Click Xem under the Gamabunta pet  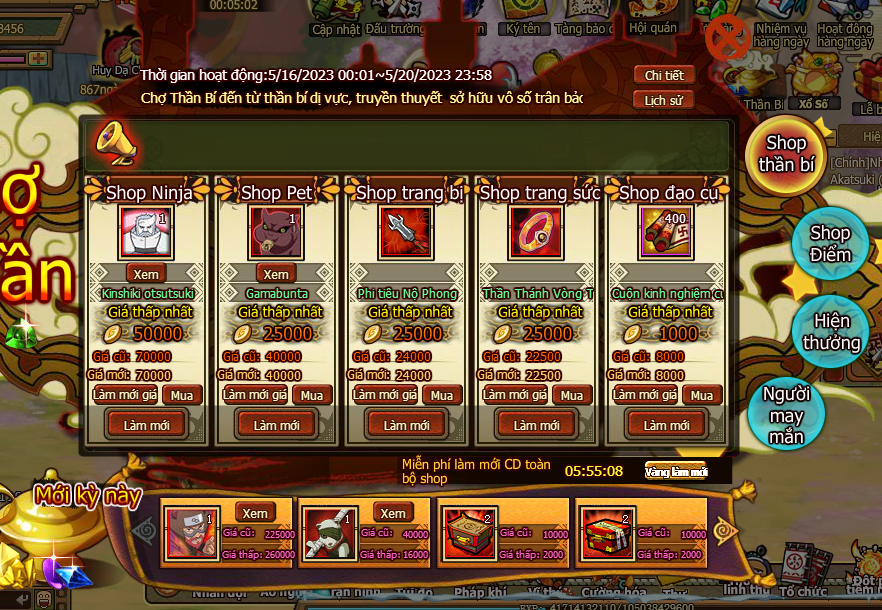click(276, 274)
